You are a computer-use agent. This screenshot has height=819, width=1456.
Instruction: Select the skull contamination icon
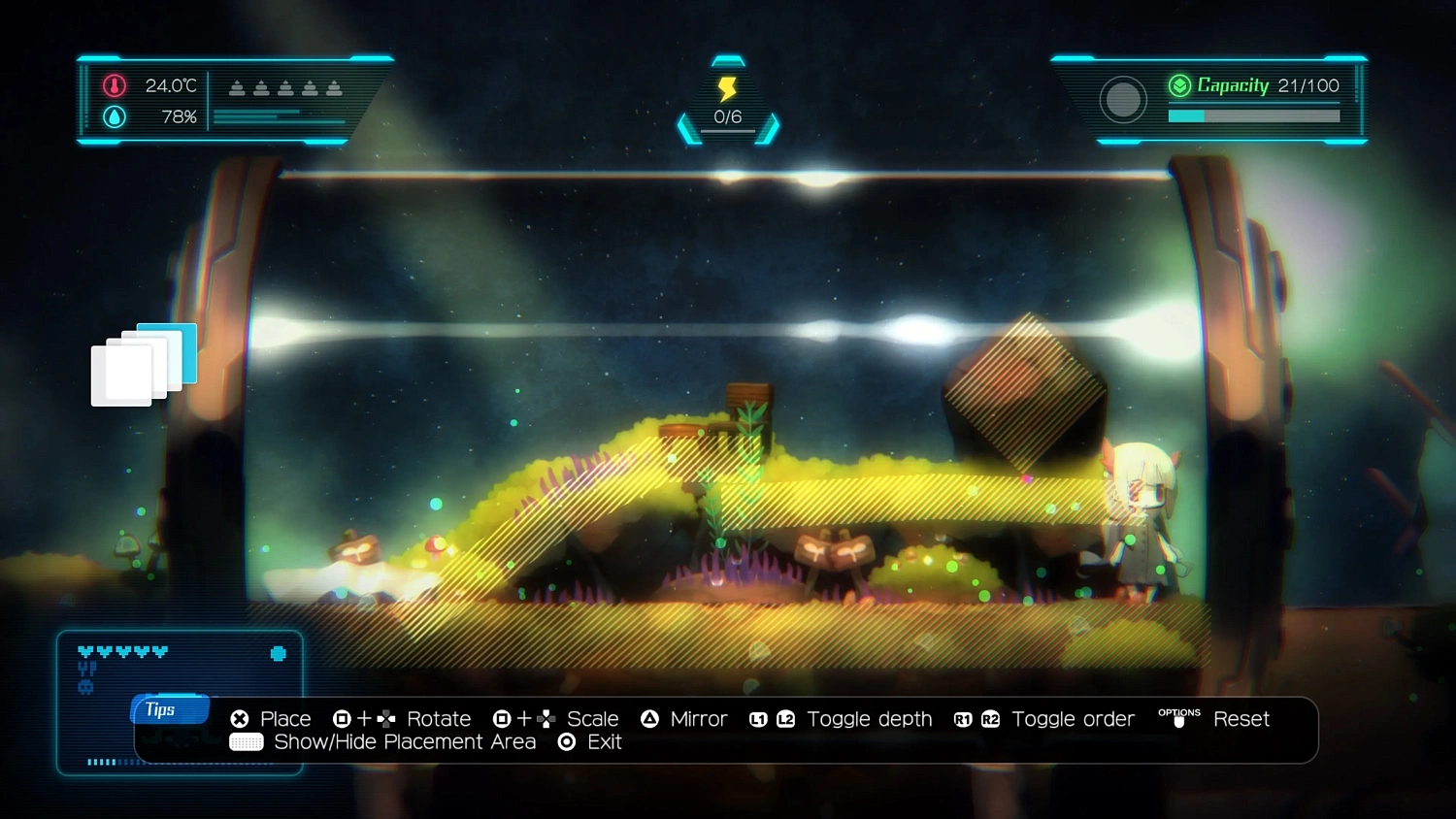pos(85,686)
